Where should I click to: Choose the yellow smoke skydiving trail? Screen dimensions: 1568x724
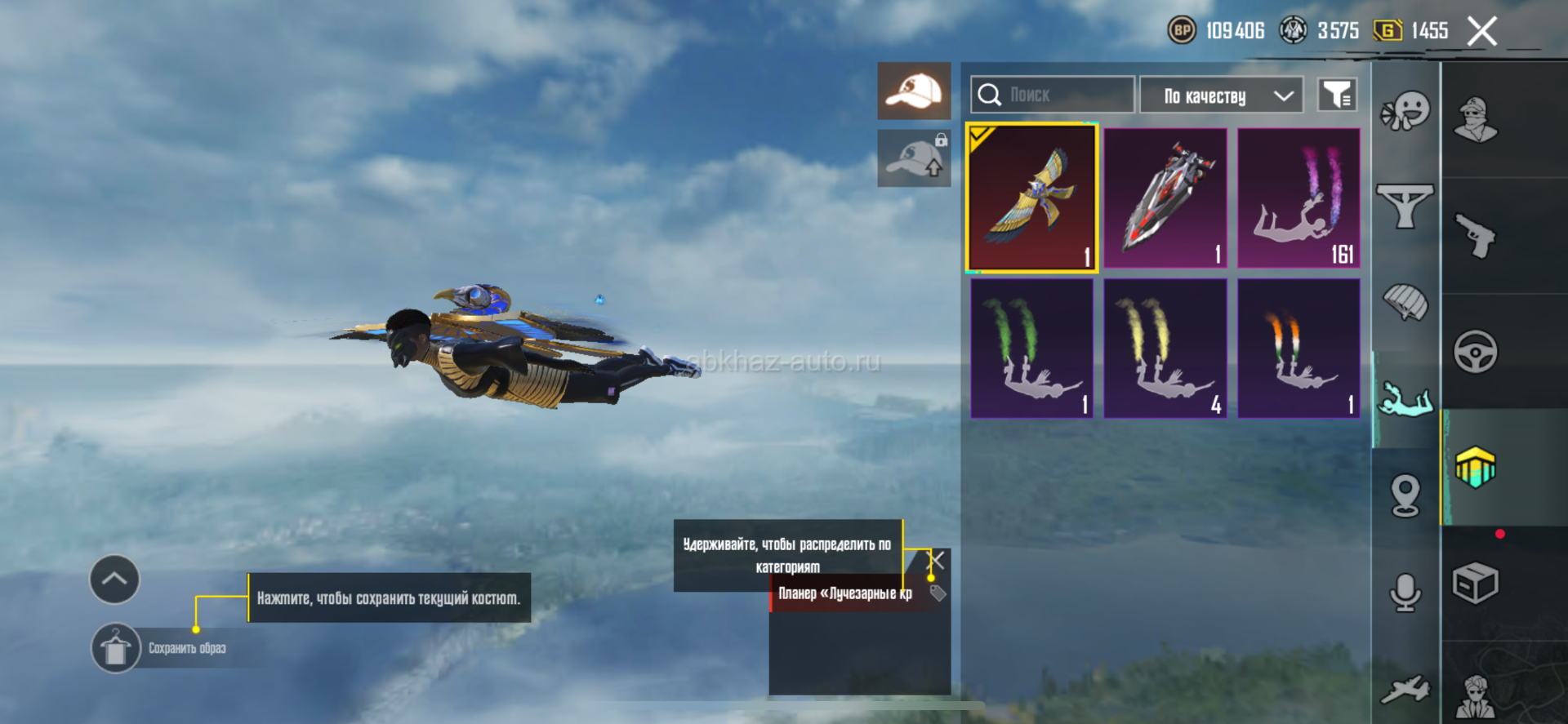click(1165, 349)
